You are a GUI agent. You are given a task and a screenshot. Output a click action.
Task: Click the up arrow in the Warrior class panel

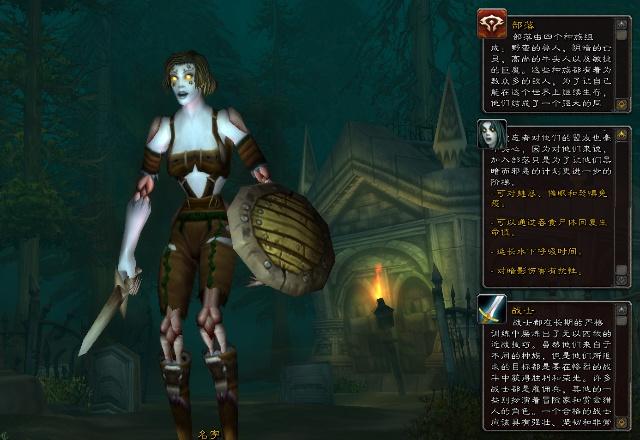pos(621,309)
